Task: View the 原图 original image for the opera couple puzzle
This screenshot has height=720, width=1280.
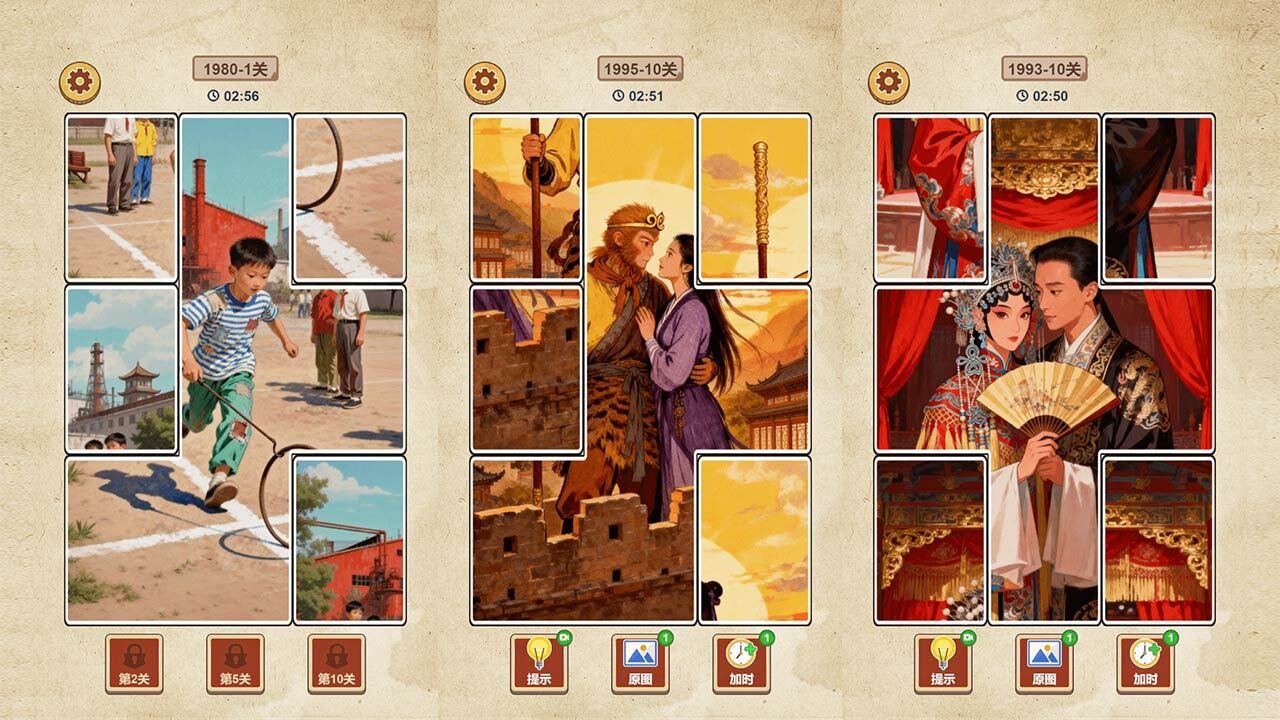Action: 1044,663
